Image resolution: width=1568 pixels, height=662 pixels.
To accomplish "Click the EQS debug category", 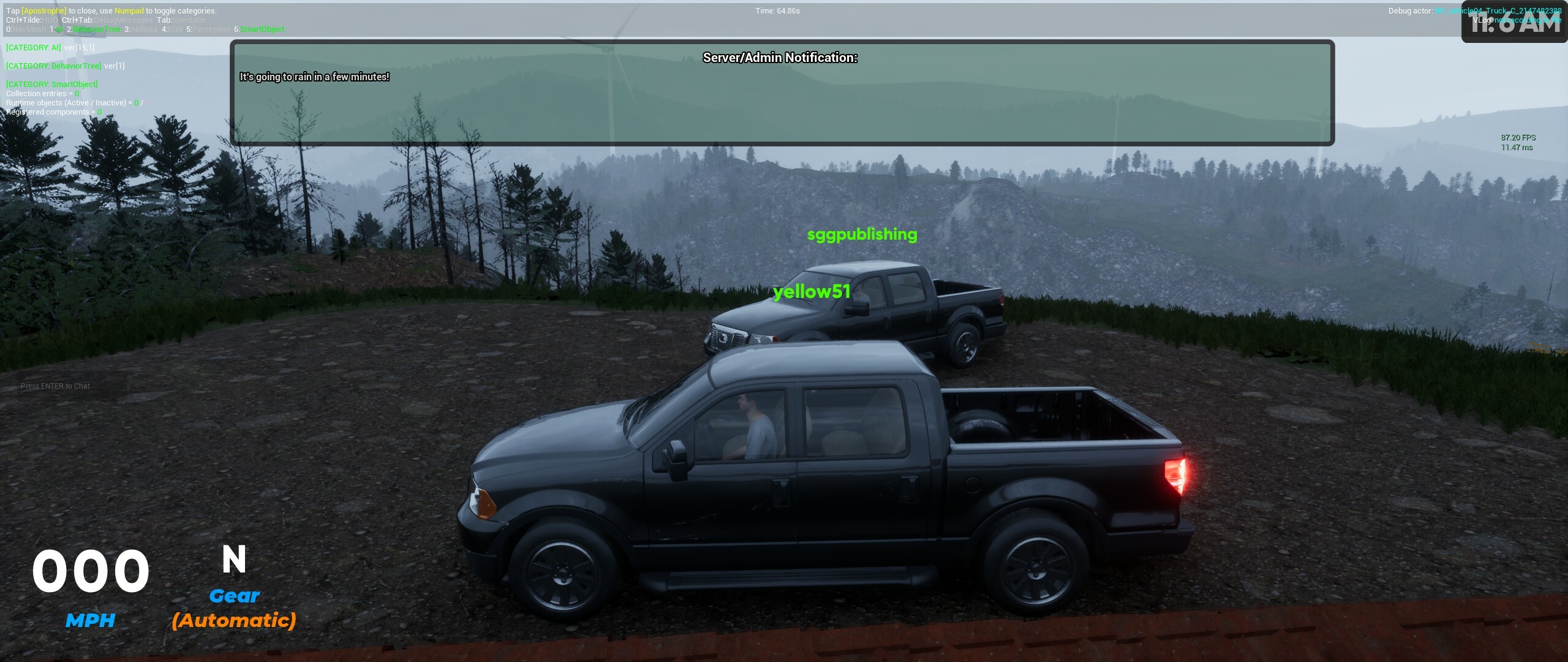I will point(172,29).
